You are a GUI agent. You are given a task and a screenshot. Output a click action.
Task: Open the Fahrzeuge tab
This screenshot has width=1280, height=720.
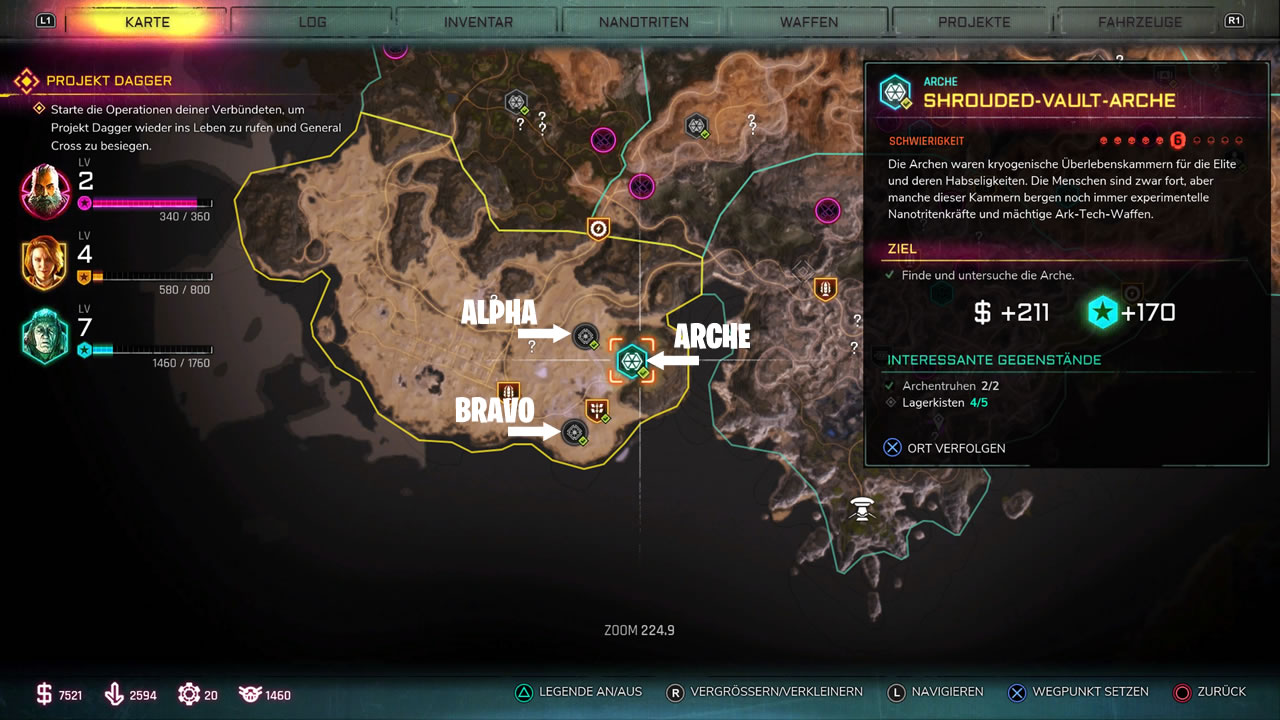1139,22
